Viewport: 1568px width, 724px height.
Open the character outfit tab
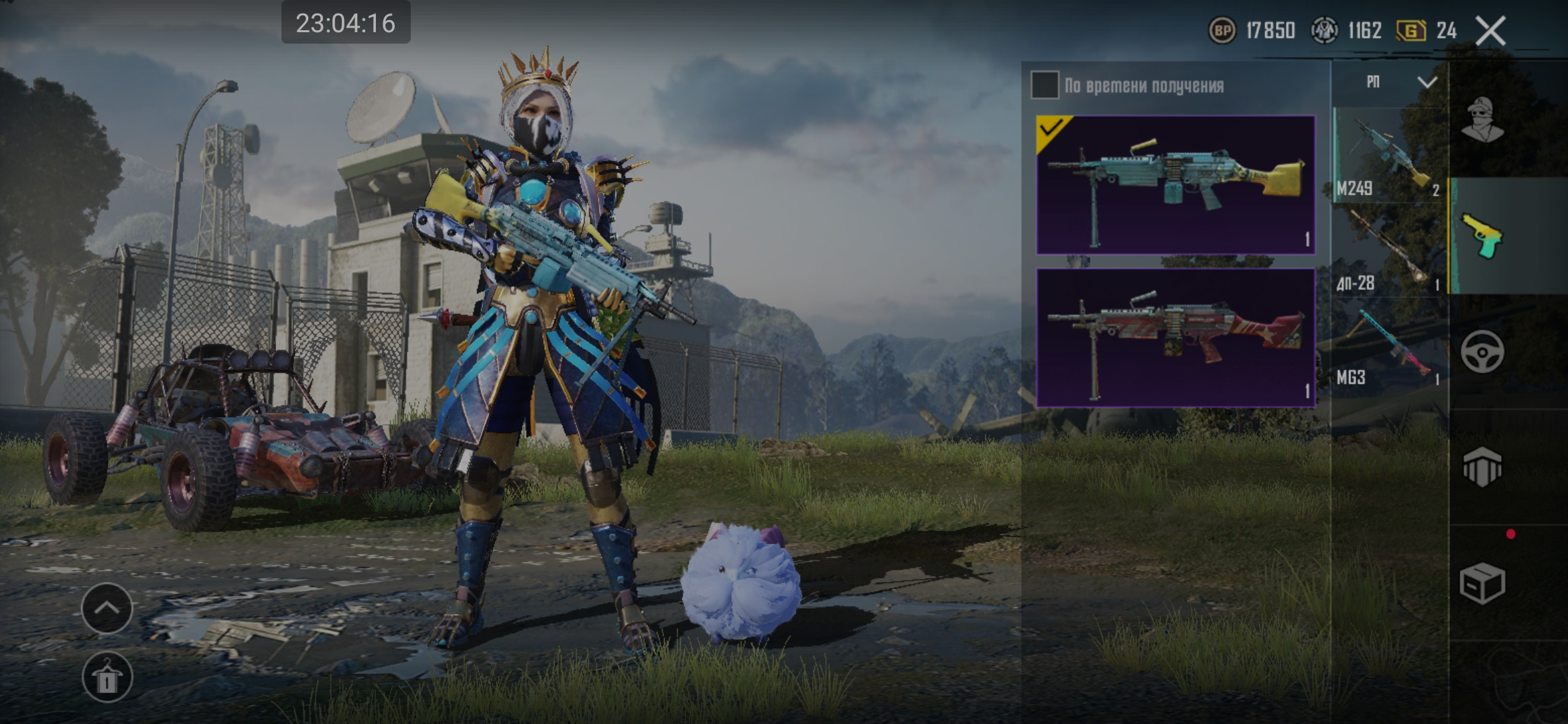tap(1482, 121)
